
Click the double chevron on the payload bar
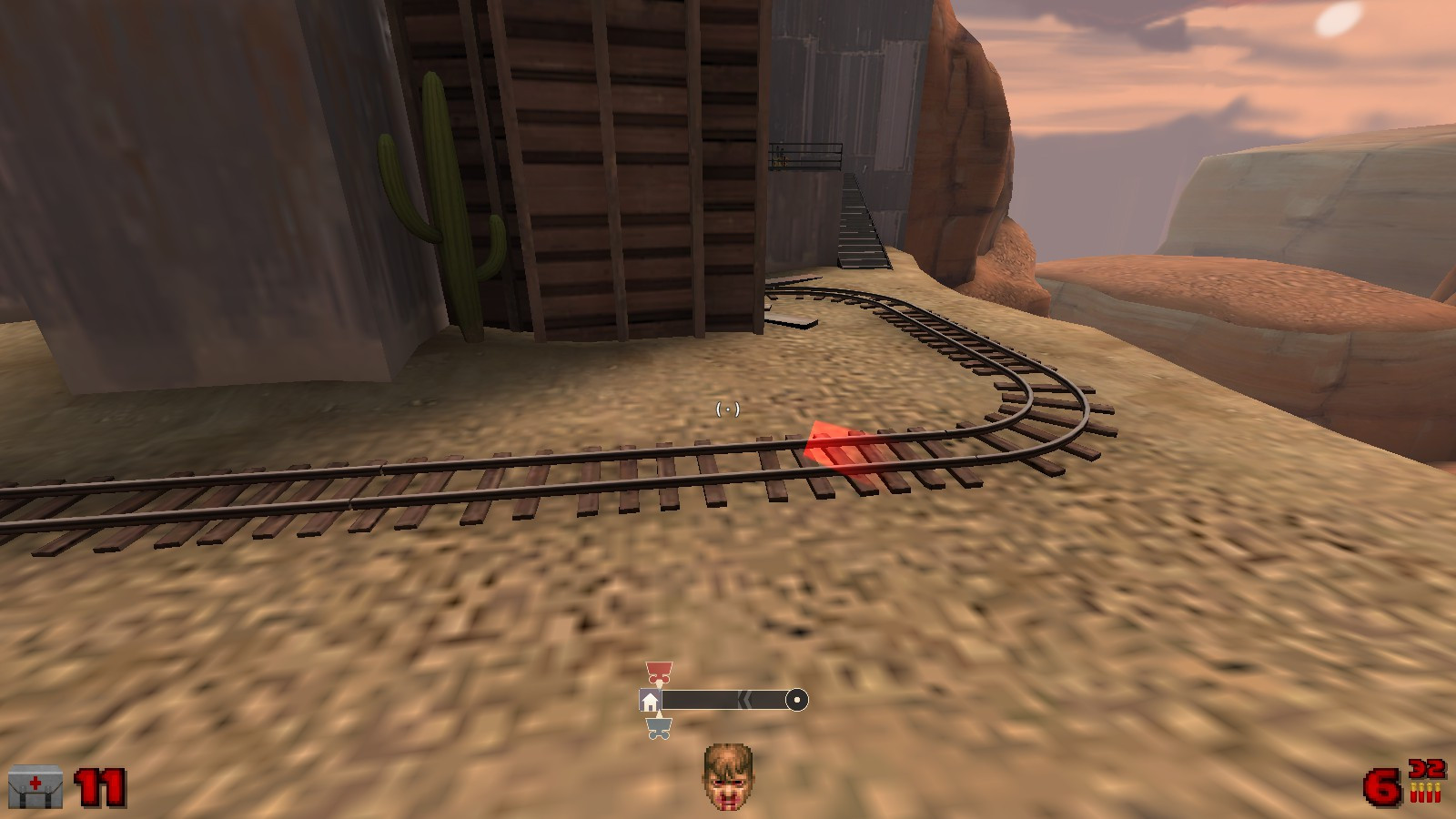[744, 699]
